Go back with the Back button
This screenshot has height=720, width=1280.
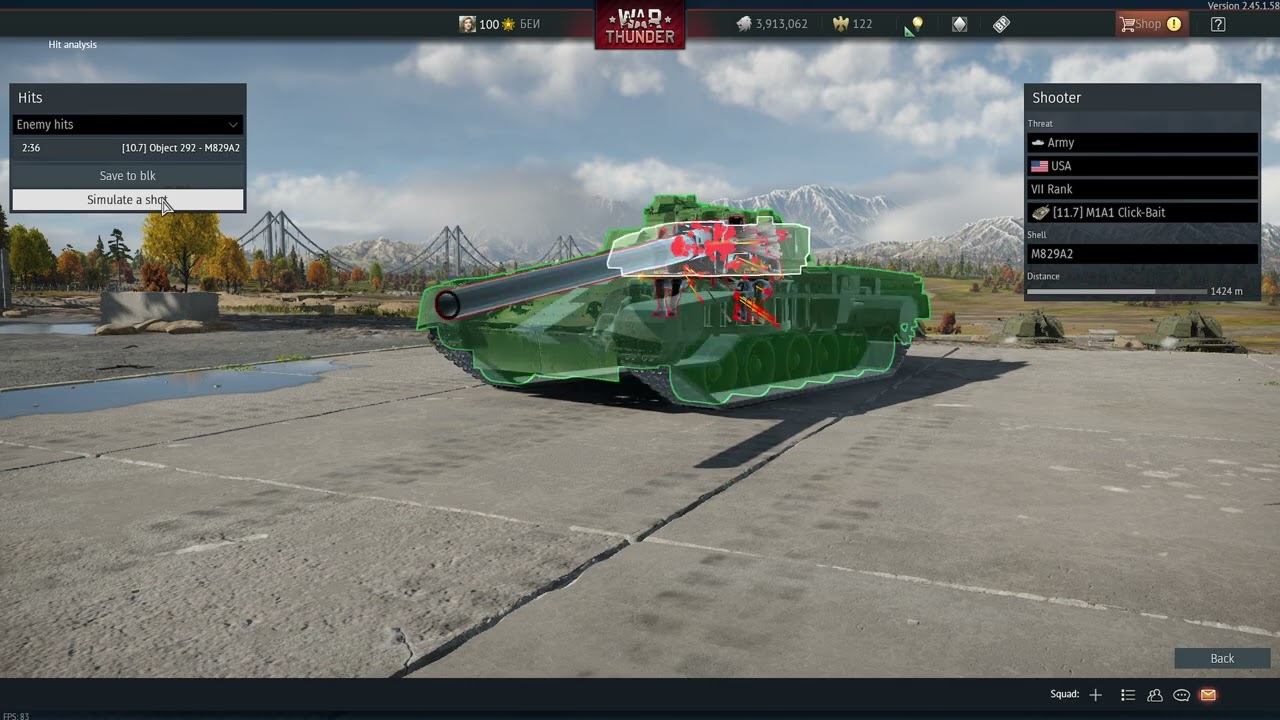pyautogui.click(x=1222, y=658)
